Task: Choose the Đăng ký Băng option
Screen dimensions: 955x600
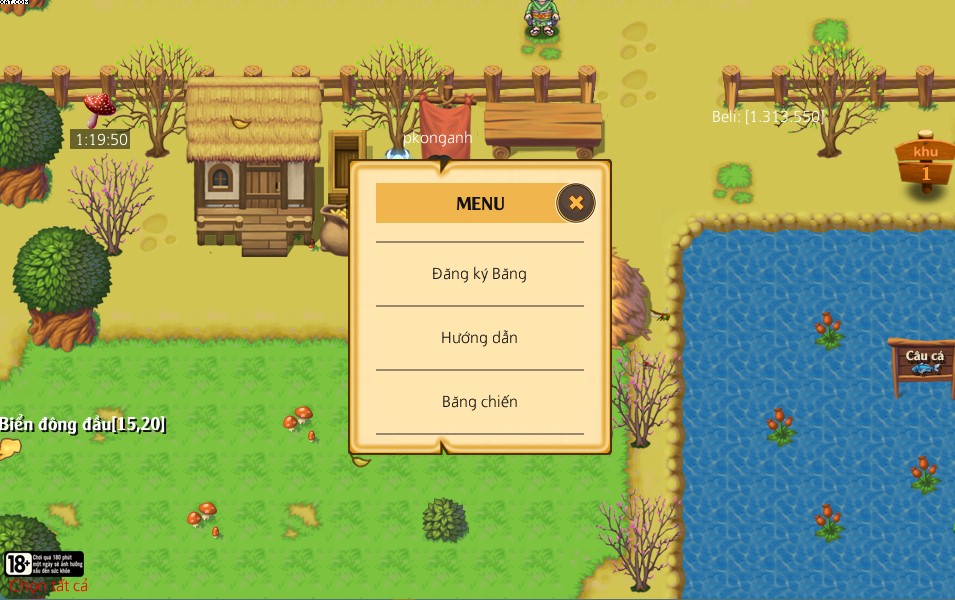Action: click(479, 274)
